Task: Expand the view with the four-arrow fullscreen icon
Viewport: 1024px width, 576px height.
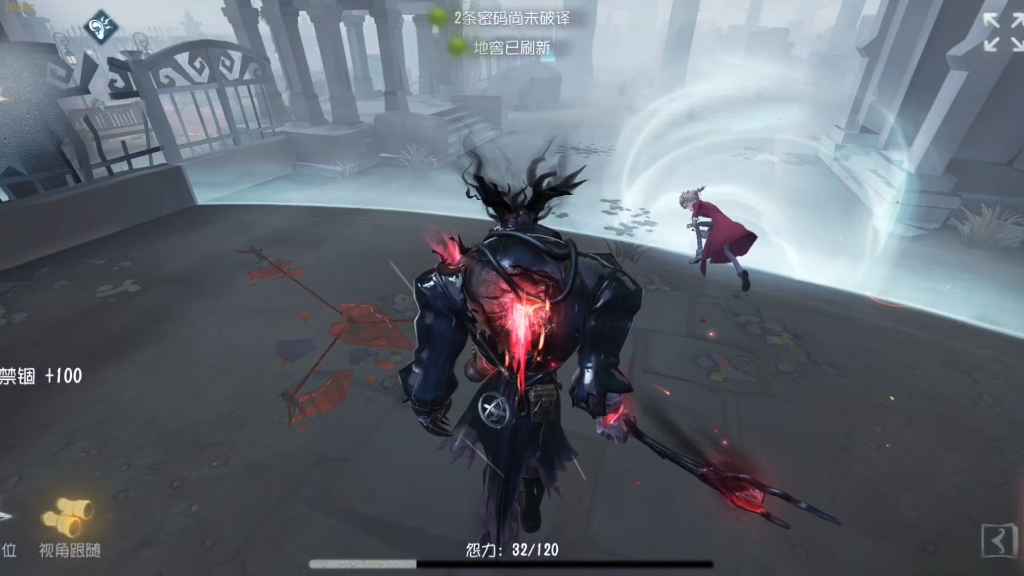Action: click(x=1002, y=32)
